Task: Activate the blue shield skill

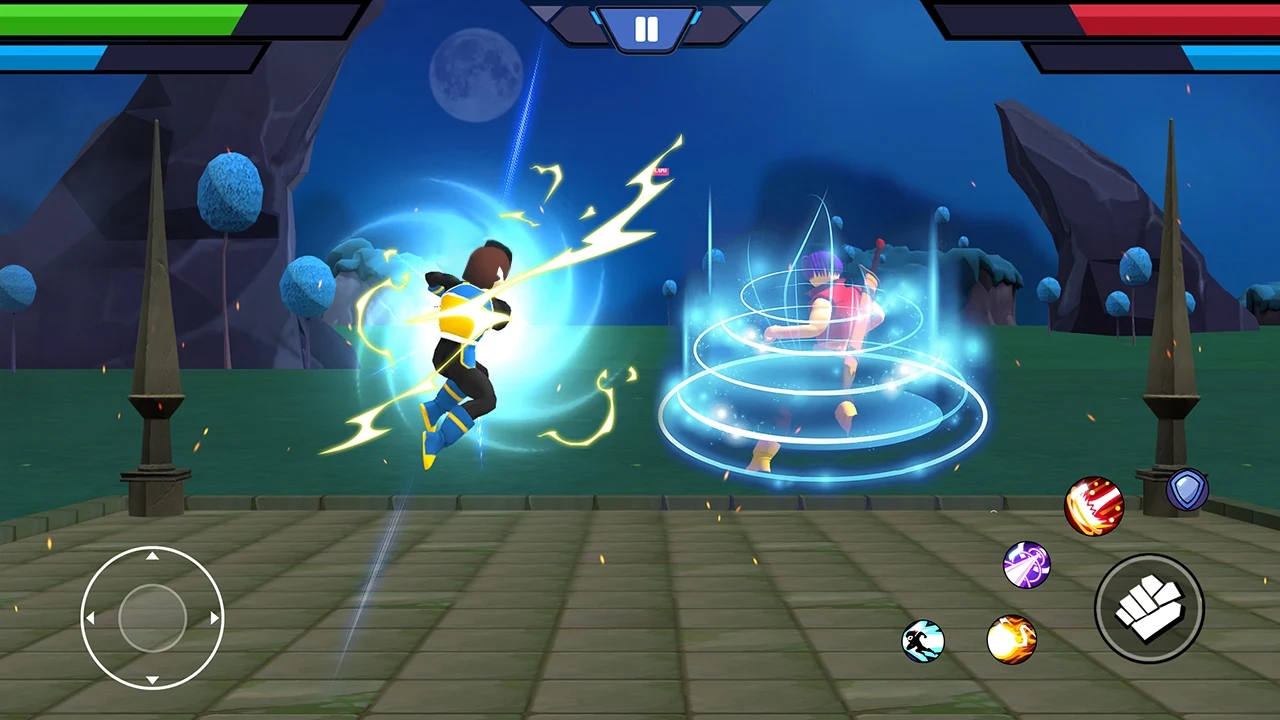Action: (x=1188, y=489)
